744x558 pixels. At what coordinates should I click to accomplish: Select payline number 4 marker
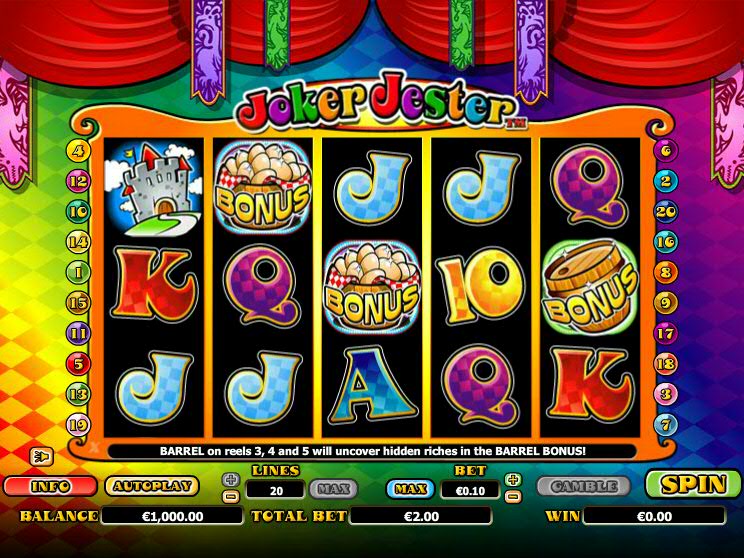pyautogui.click(x=78, y=152)
